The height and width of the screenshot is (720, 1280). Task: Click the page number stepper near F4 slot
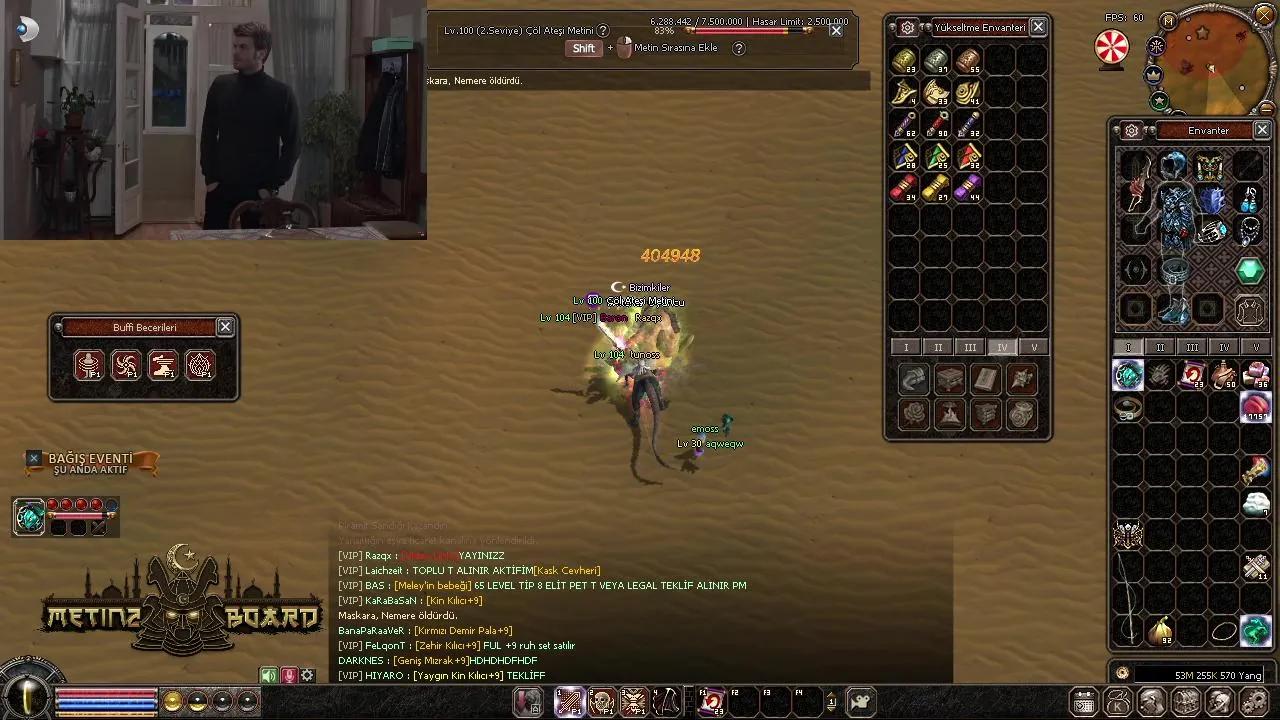pyautogui.click(x=831, y=701)
